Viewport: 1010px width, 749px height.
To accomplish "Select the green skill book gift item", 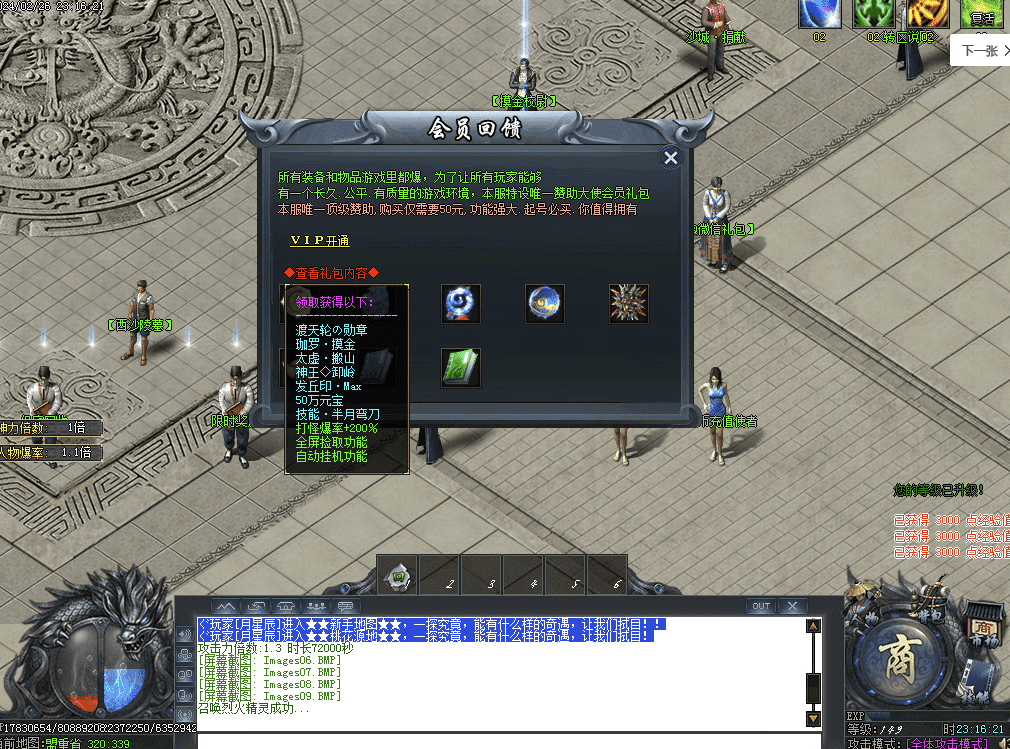I will (461, 367).
